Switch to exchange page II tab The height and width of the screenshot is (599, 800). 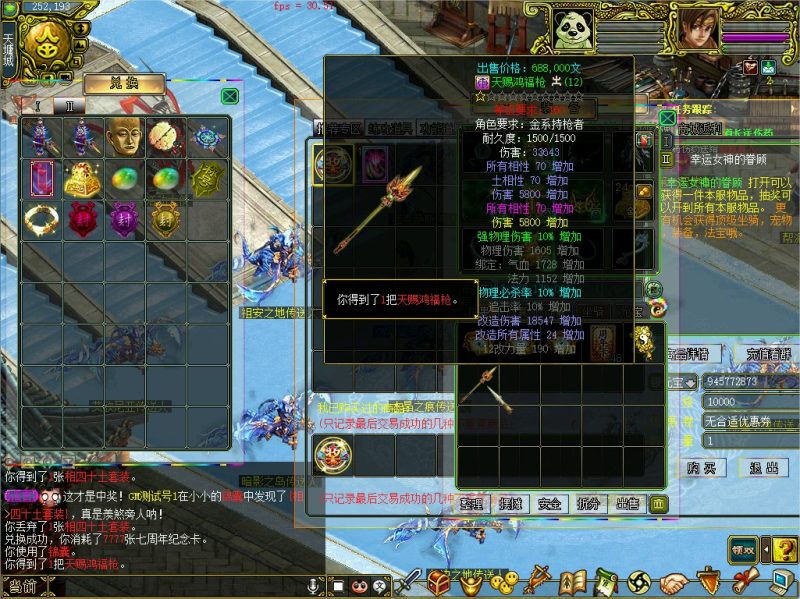pyautogui.click(x=70, y=105)
